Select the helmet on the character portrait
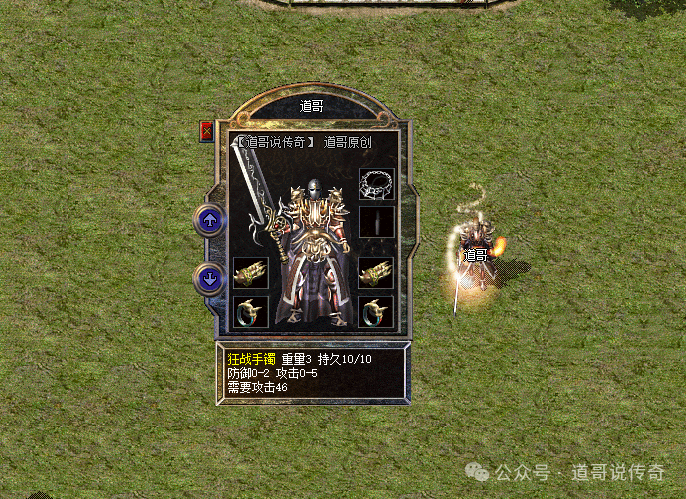The height and width of the screenshot is (499, 686). [x=313, y=192]
